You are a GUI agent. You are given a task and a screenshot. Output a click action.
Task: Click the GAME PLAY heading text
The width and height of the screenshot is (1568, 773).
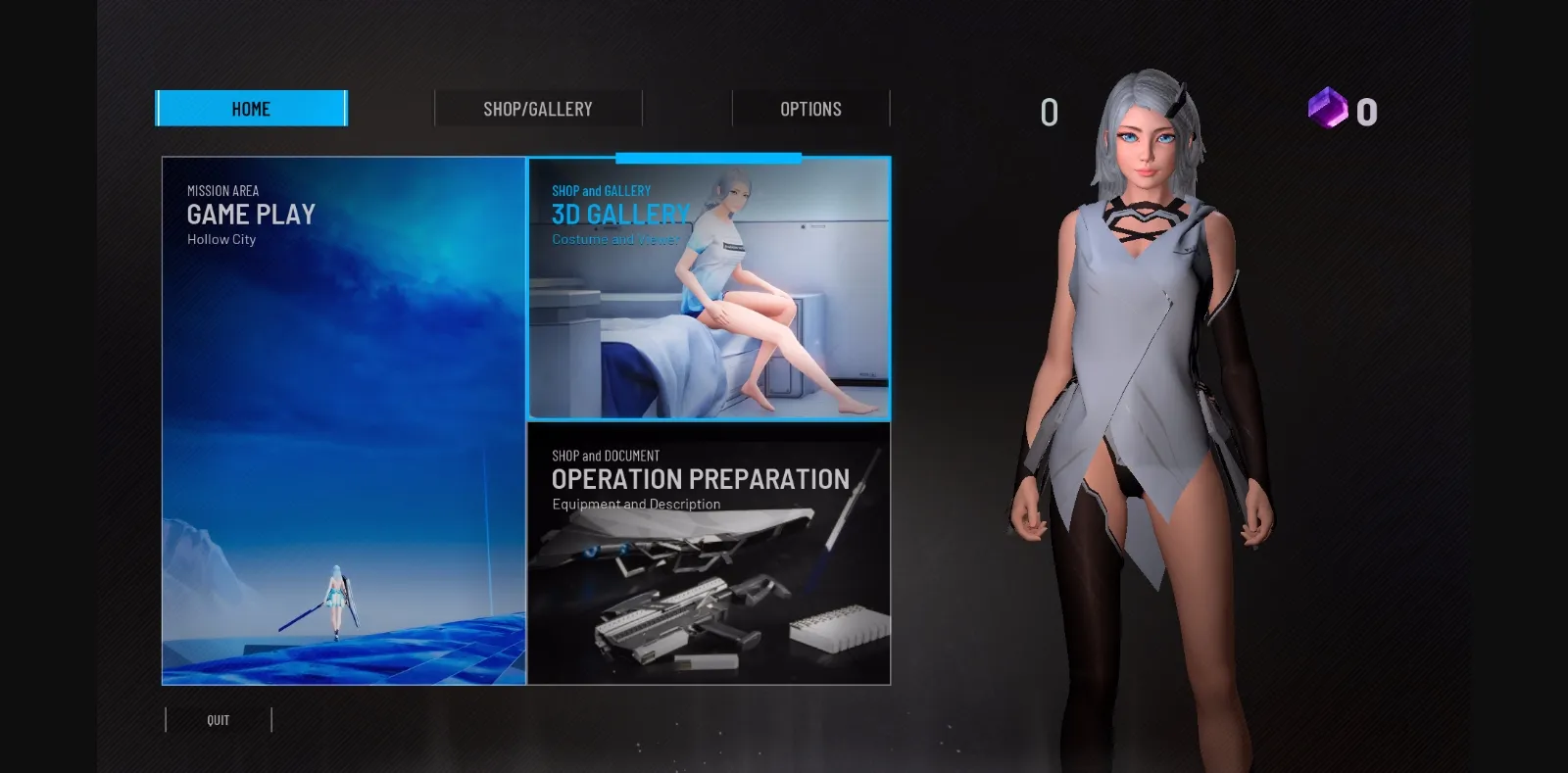point(252,215)
